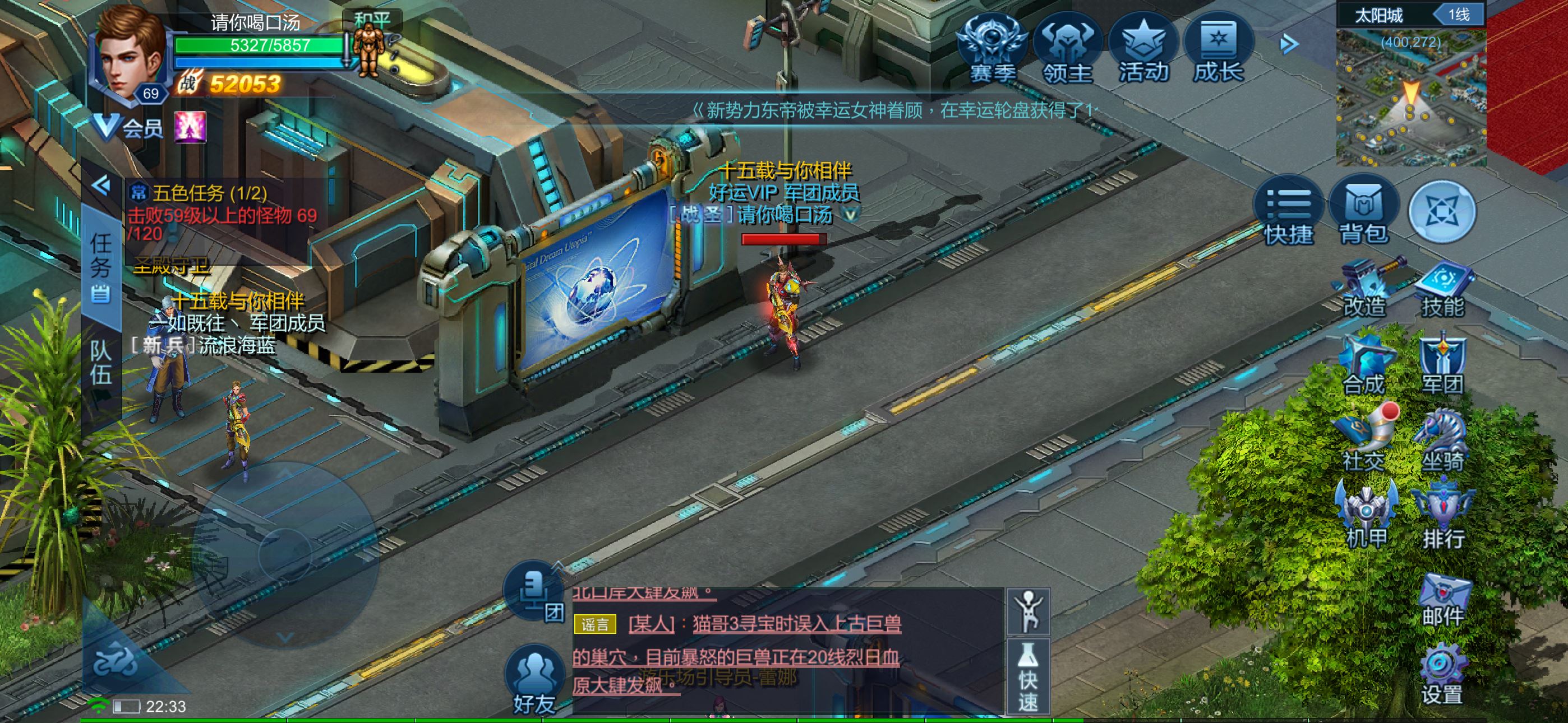This screenshot has height=723, width=1568.
Task: Open the 技能 skills menu
Action: pos(1442,290)
